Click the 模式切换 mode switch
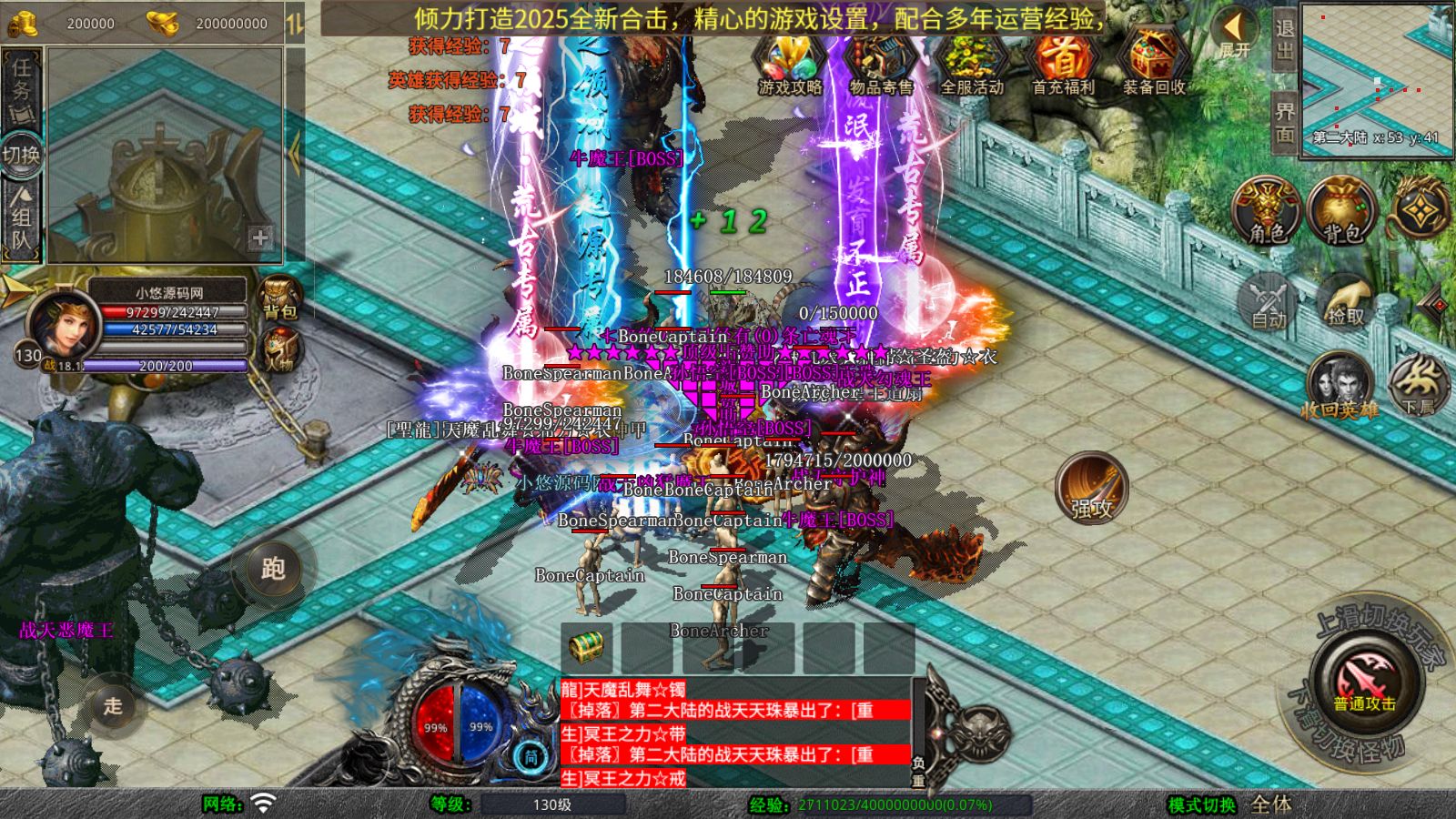The height and width of the screenshot is (819, 1456). pyautogui.click(x=1201, y=804)
